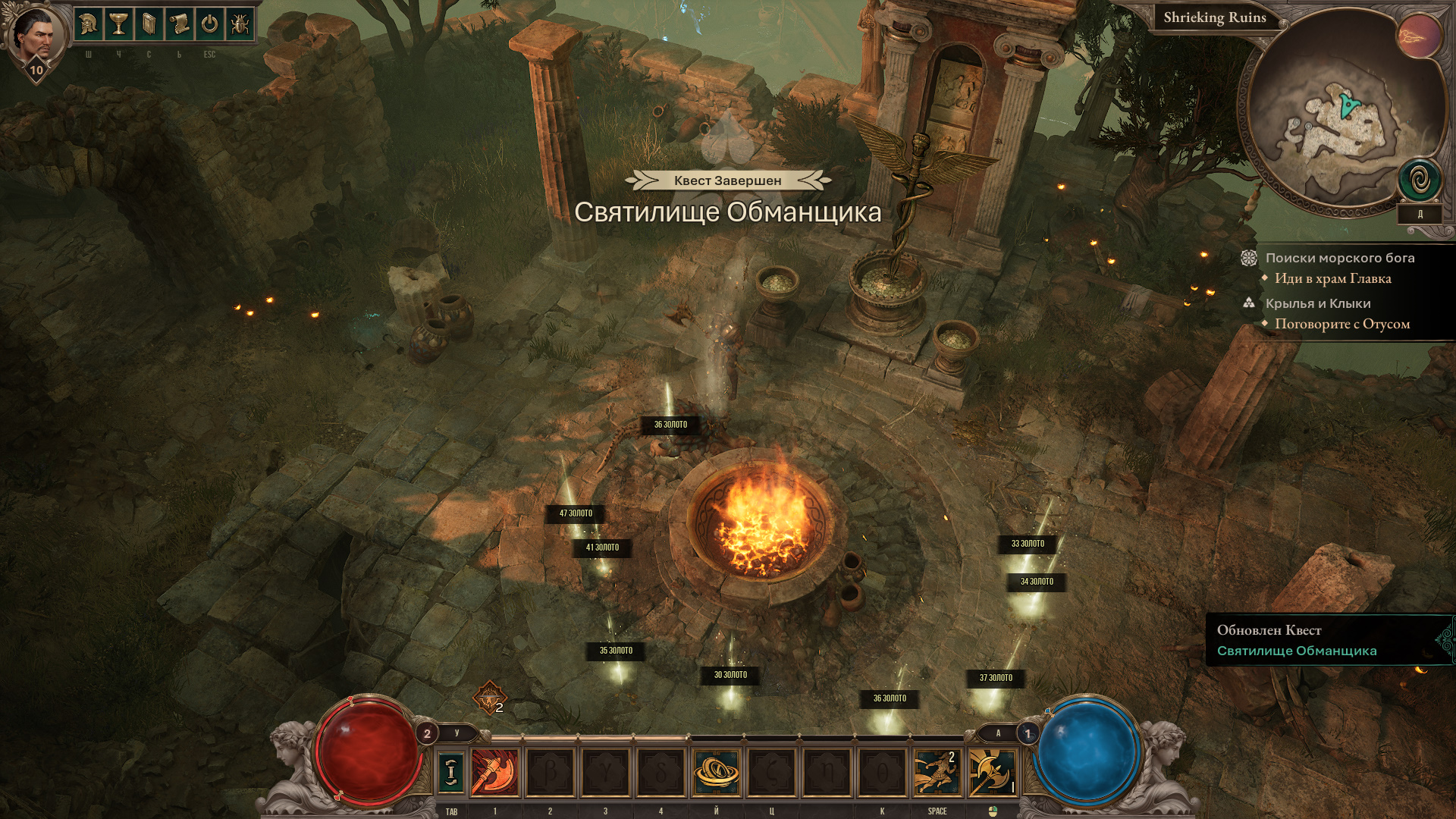
Task: Click the red cloud orb by minimap
Action: (x=1418, y=36)
